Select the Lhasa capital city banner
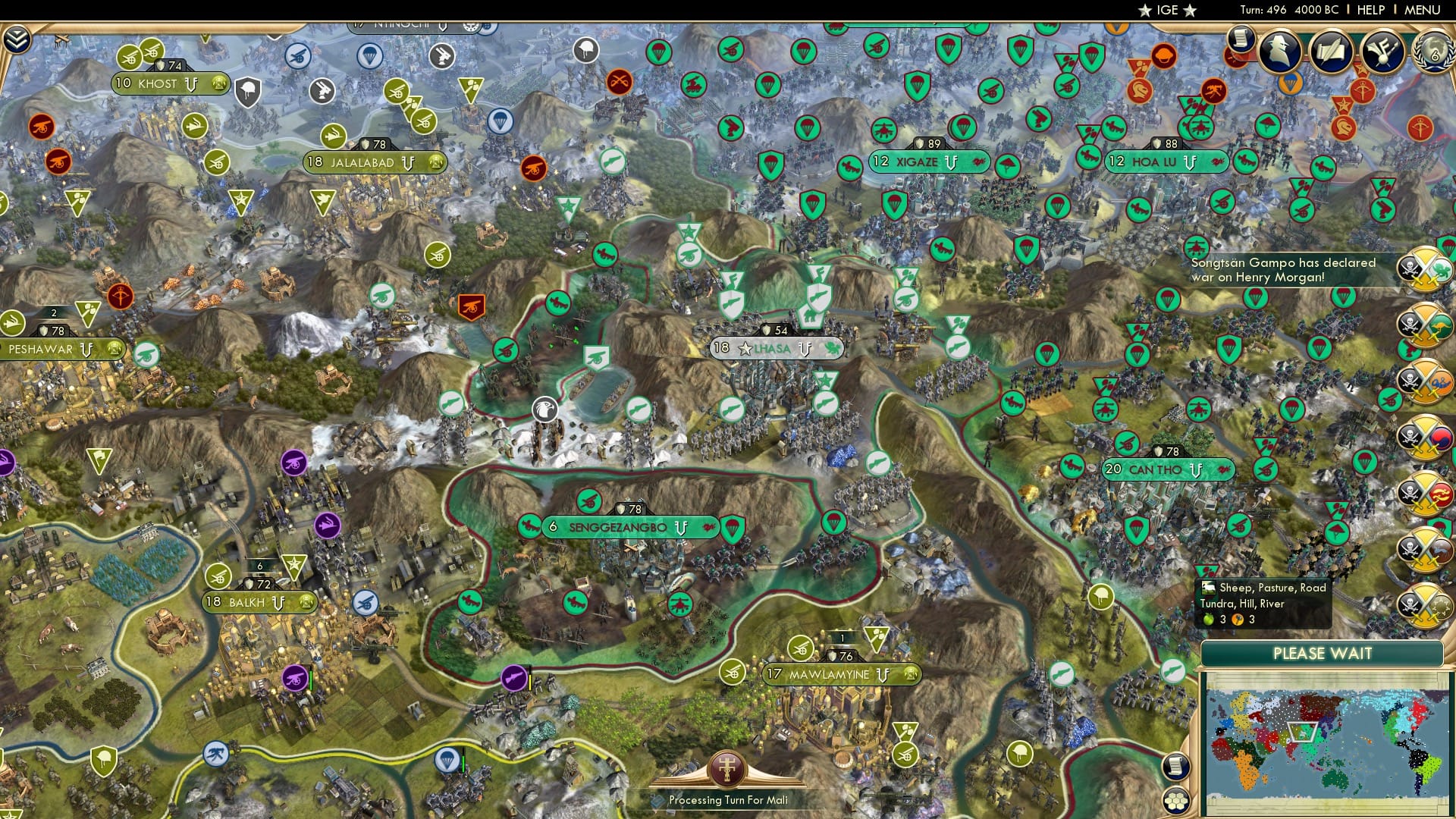Viewport: 1456px width, 819px height. (775, 349)
